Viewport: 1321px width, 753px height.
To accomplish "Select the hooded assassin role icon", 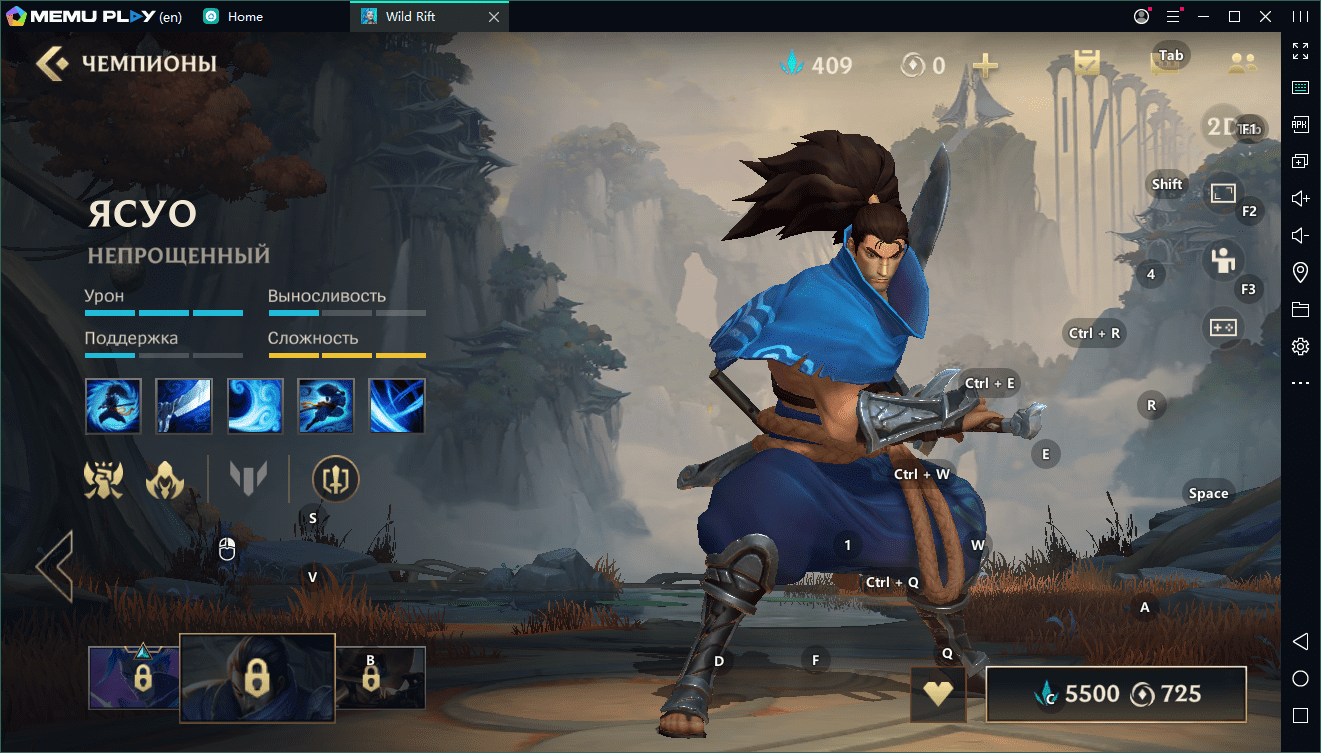I will 165,481.
